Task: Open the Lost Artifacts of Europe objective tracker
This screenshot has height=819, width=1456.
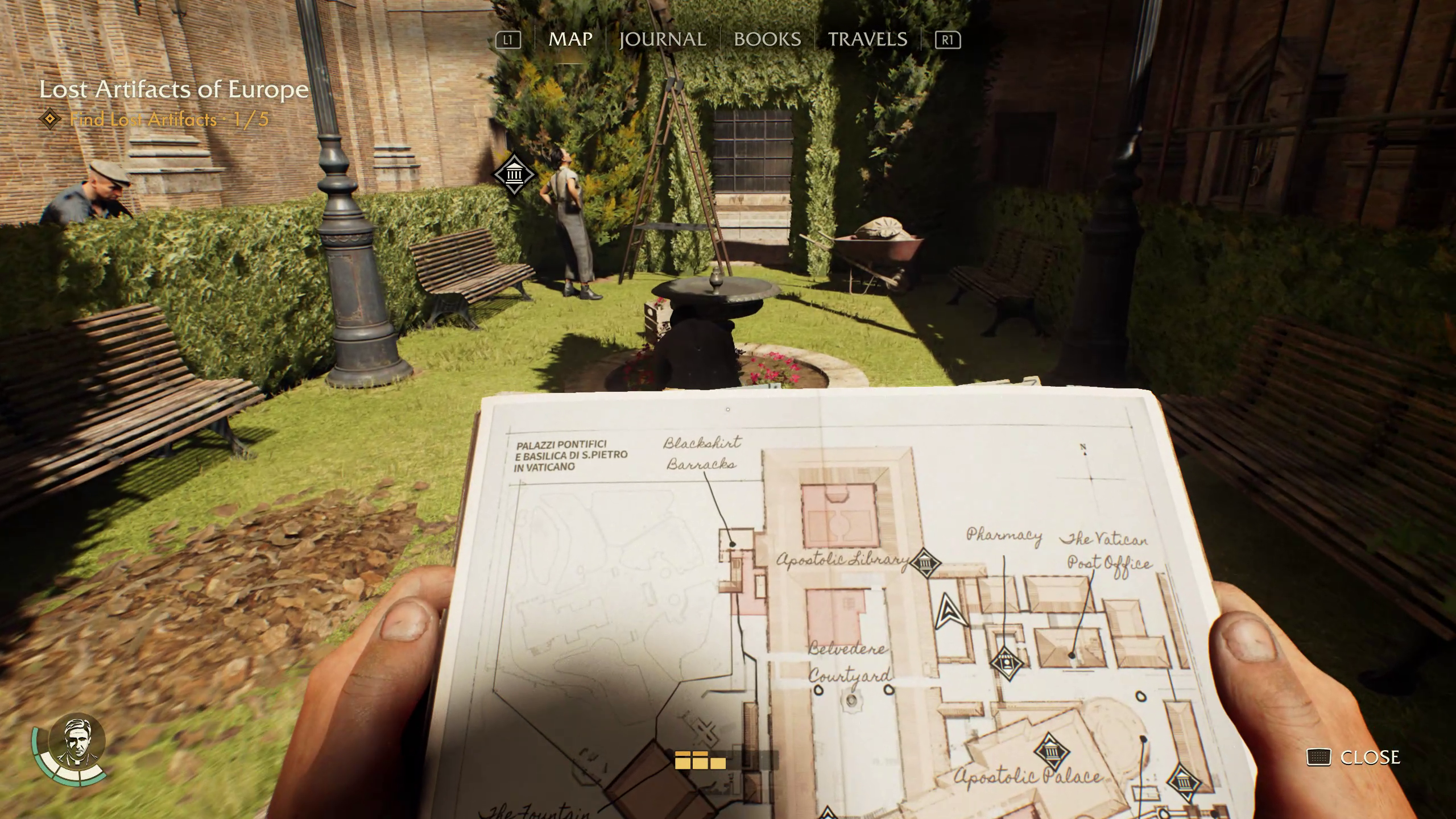Action: [x=173, y=90]
